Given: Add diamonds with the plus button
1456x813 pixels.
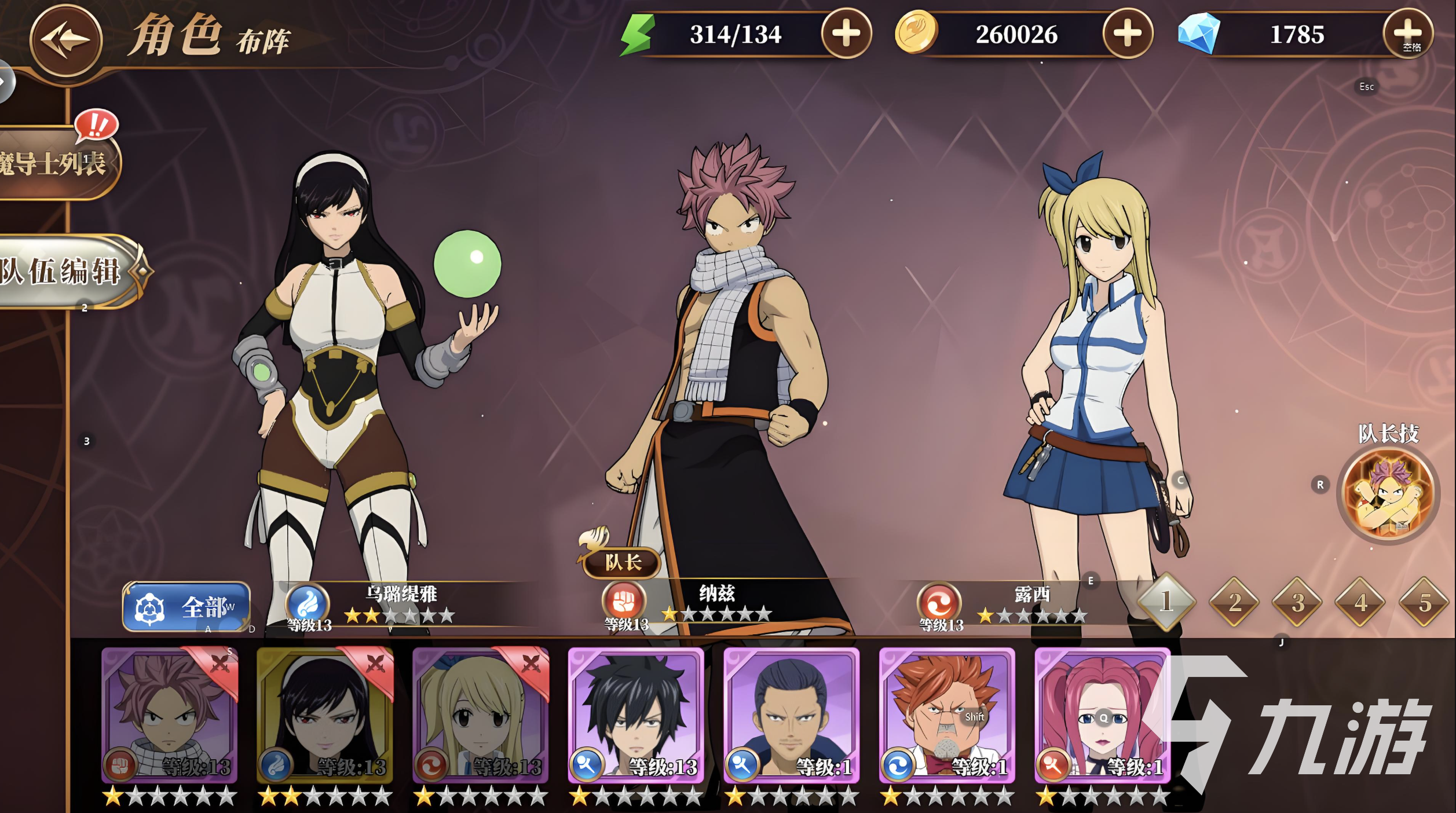Looking at the screenshot, I should (1407, 34).
